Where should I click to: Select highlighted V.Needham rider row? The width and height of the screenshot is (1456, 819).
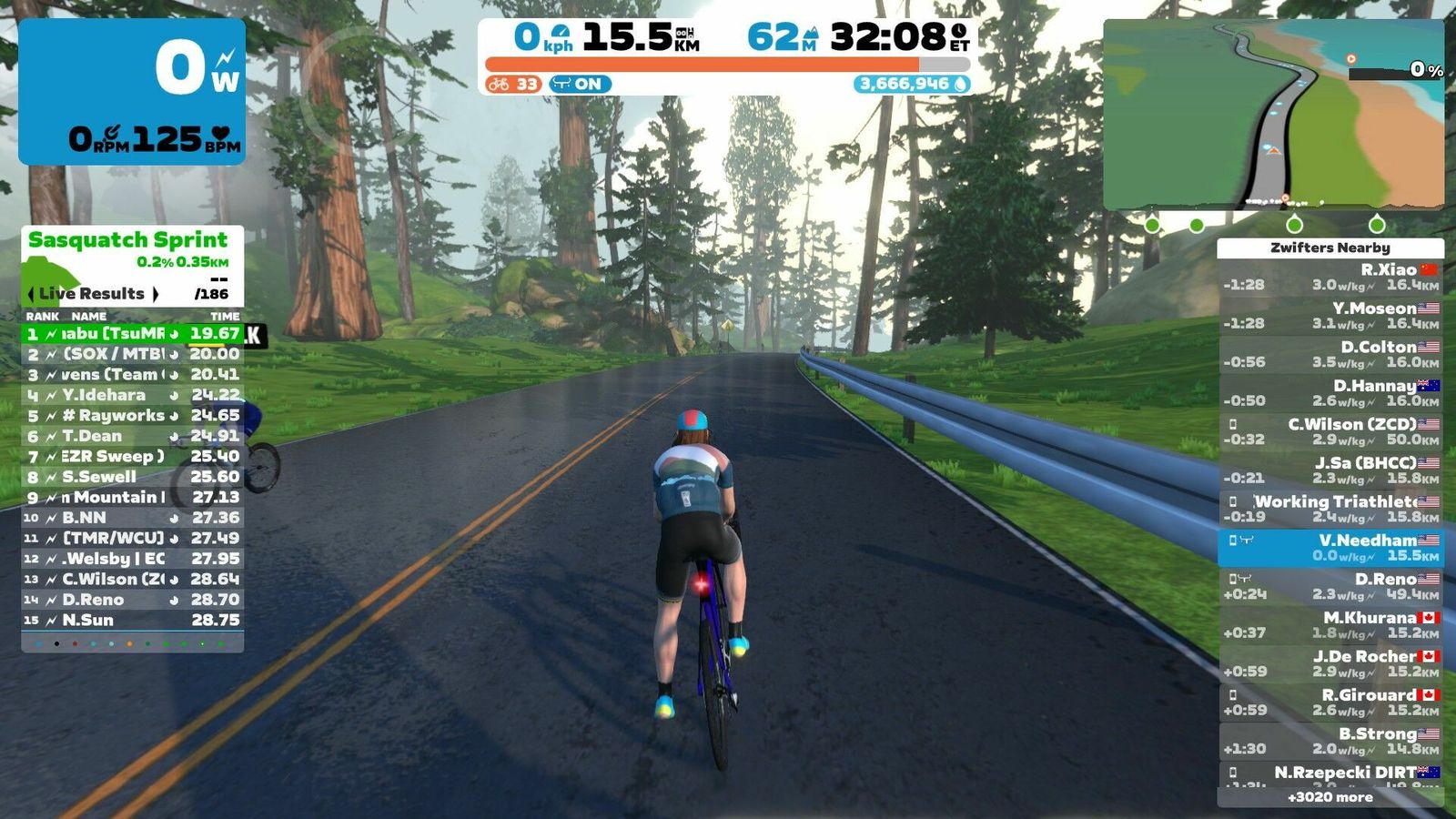tap(1330, 547)
